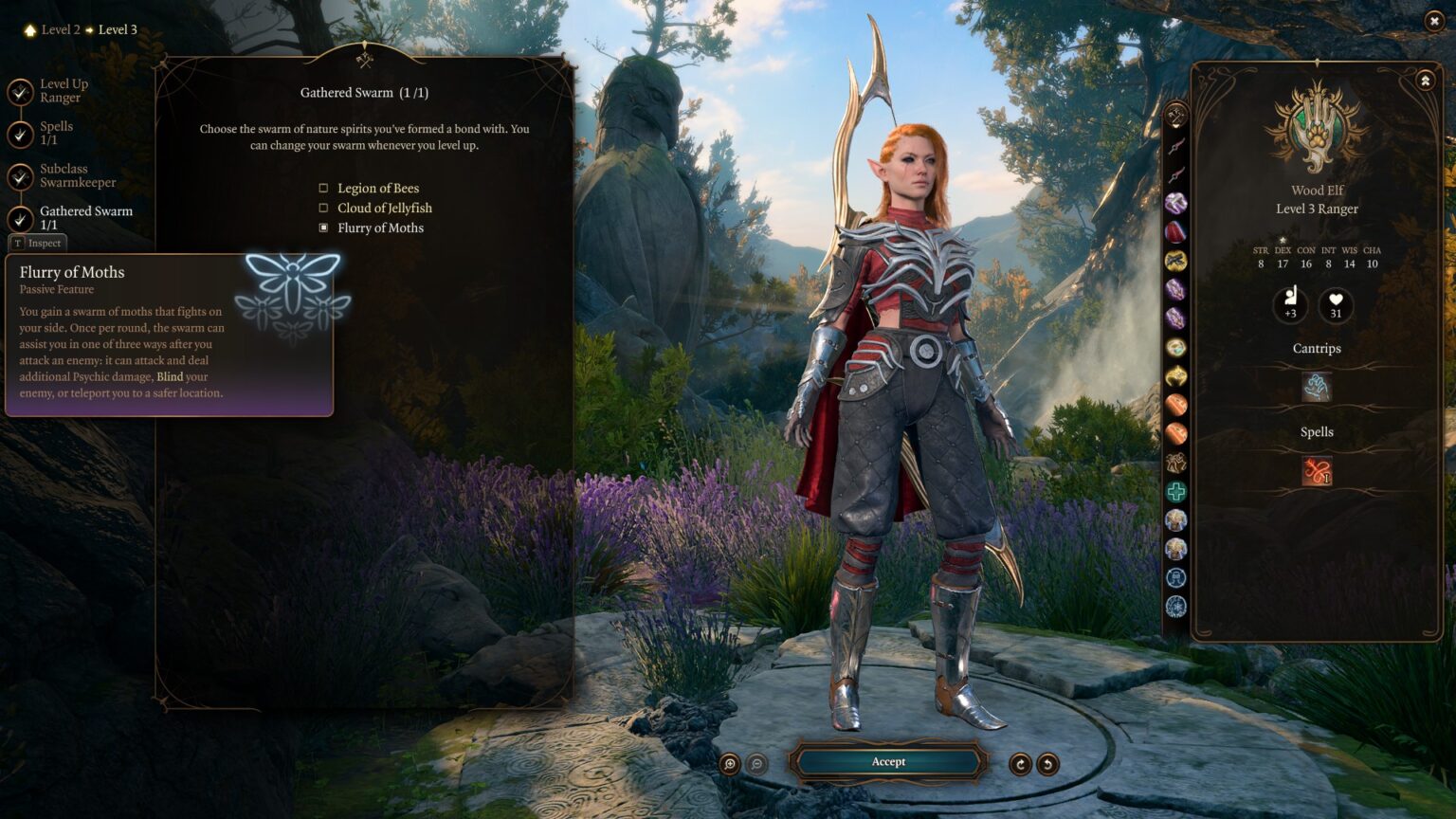Expand the Gathered Swarm 1/1 step
The image size is (1456, 819).
pyautogui.click(x=84, y=218)
